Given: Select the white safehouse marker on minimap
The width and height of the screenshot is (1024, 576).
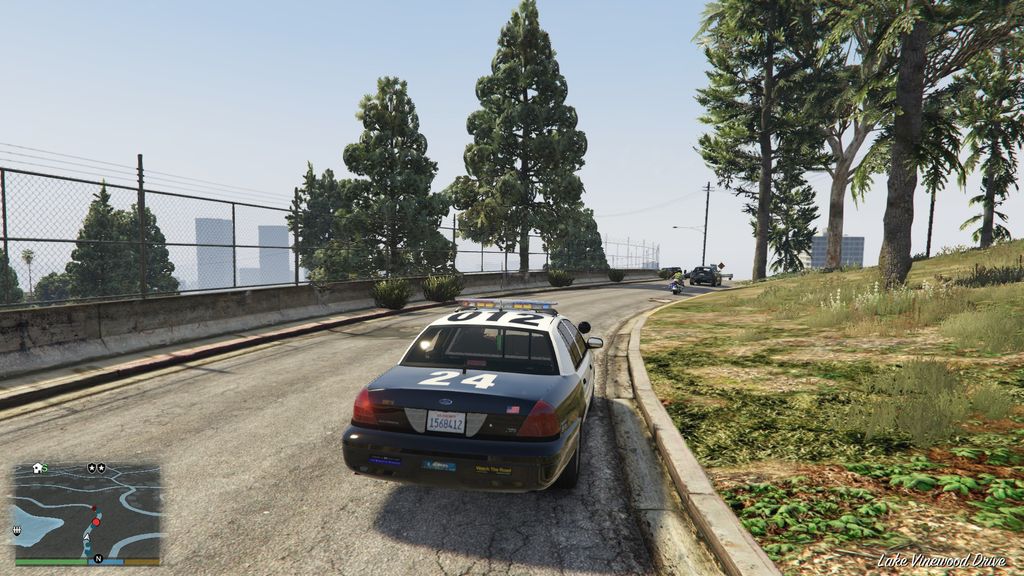Looking at the screenshot, I should tap(38, 467).
